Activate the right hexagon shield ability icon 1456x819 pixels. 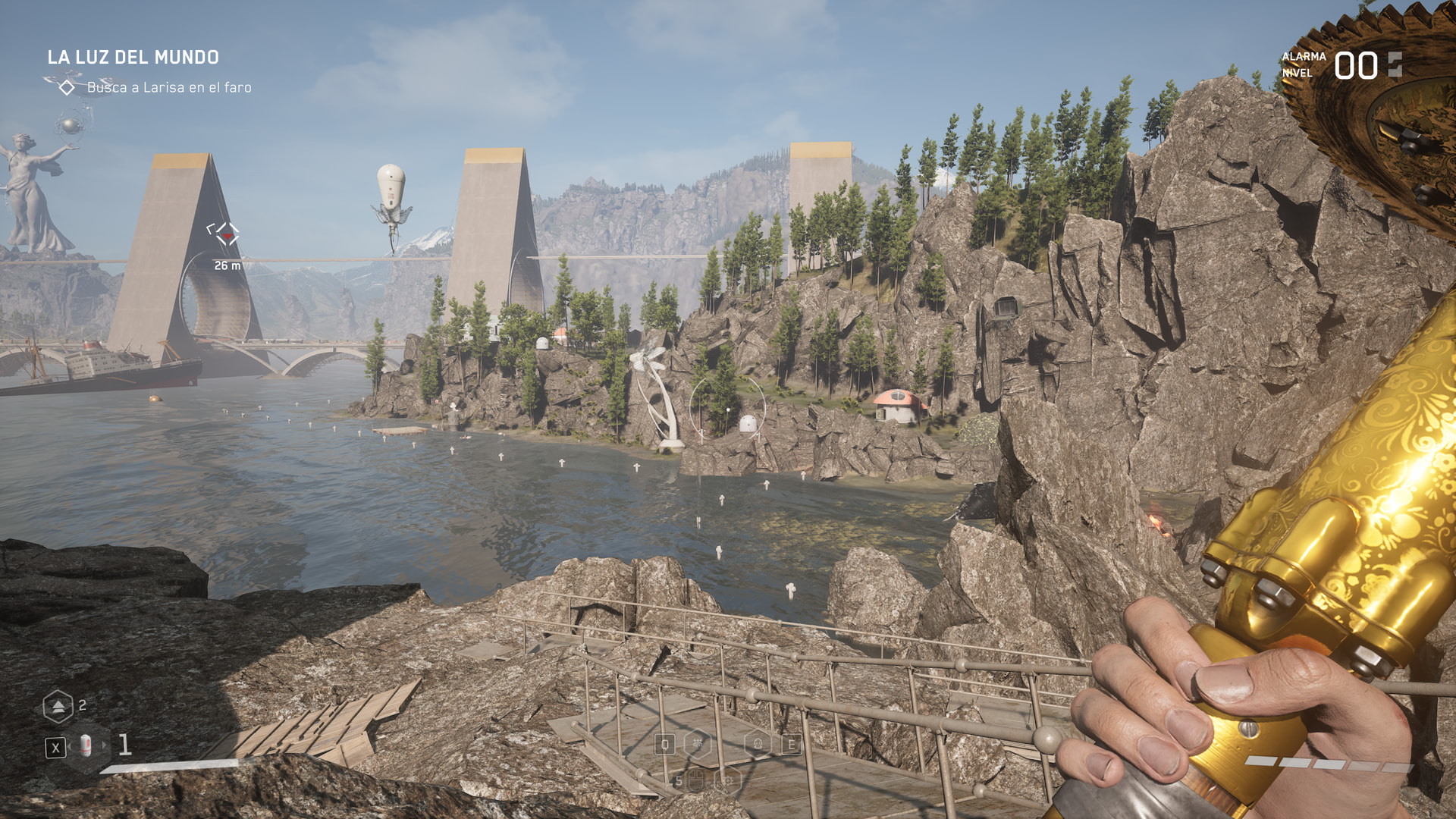(758, 744)
